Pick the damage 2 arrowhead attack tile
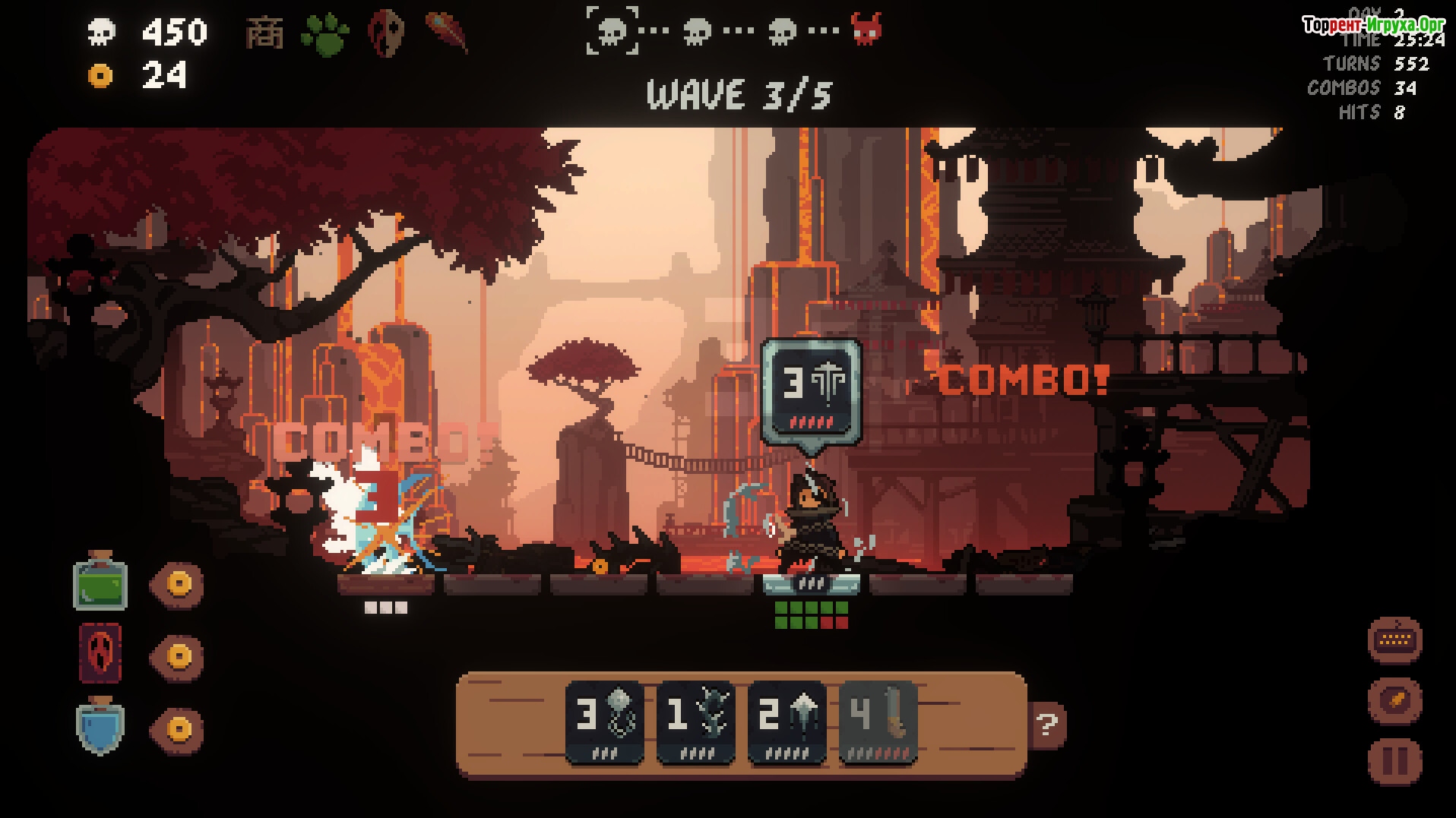This screenshot has height=818, width=1456. click(787, 722)
